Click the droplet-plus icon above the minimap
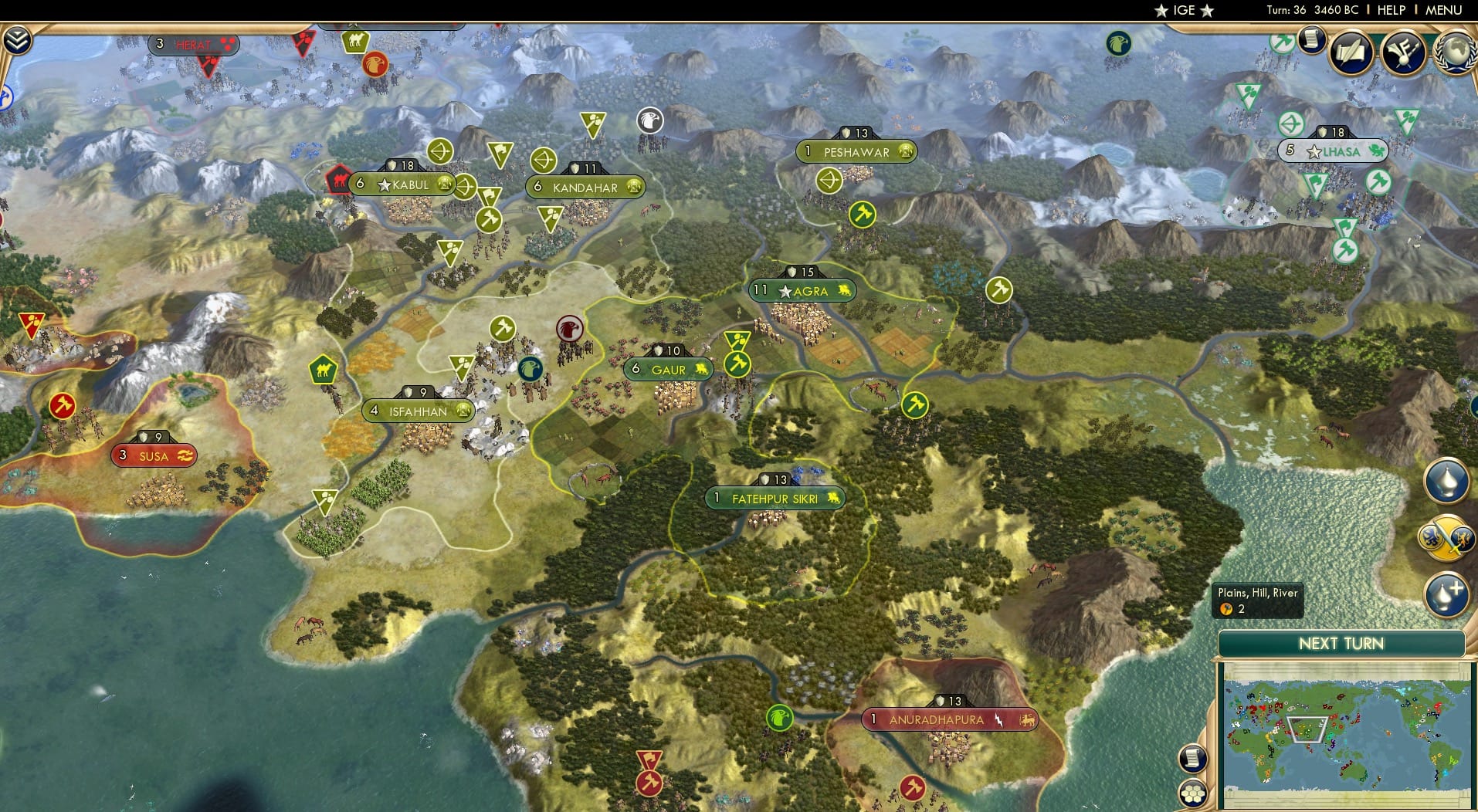 coord(1446,594)
